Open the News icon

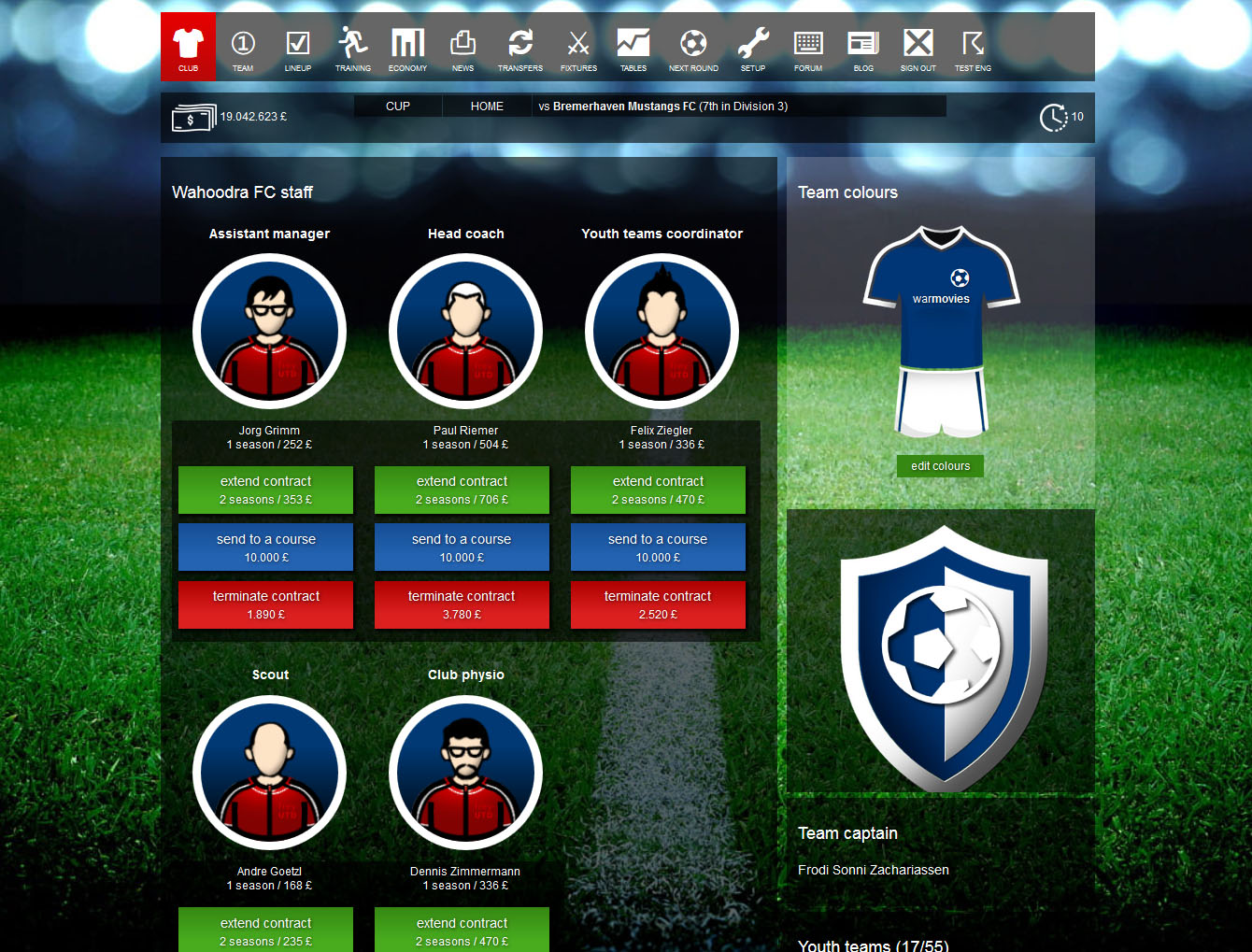[463, 47]
